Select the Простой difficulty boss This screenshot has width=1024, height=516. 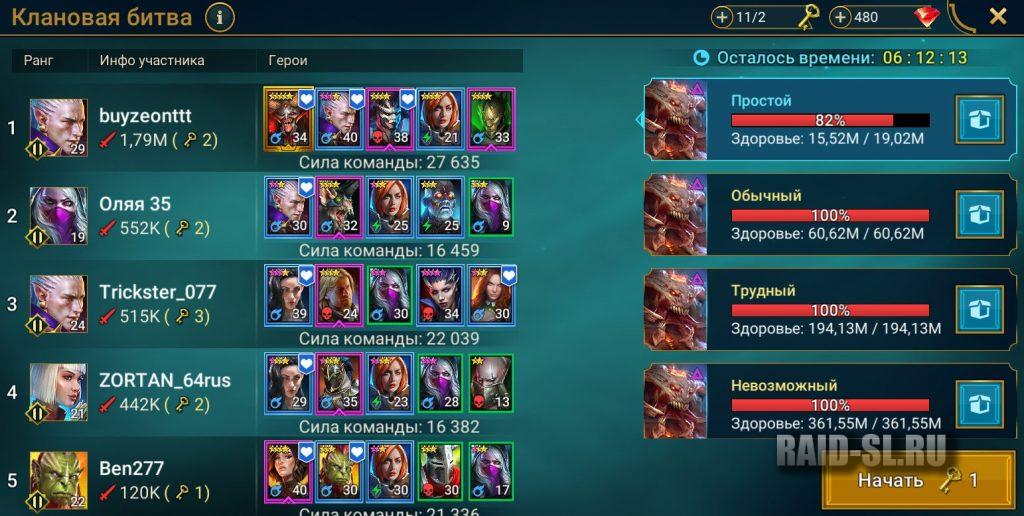pos(790,120)
